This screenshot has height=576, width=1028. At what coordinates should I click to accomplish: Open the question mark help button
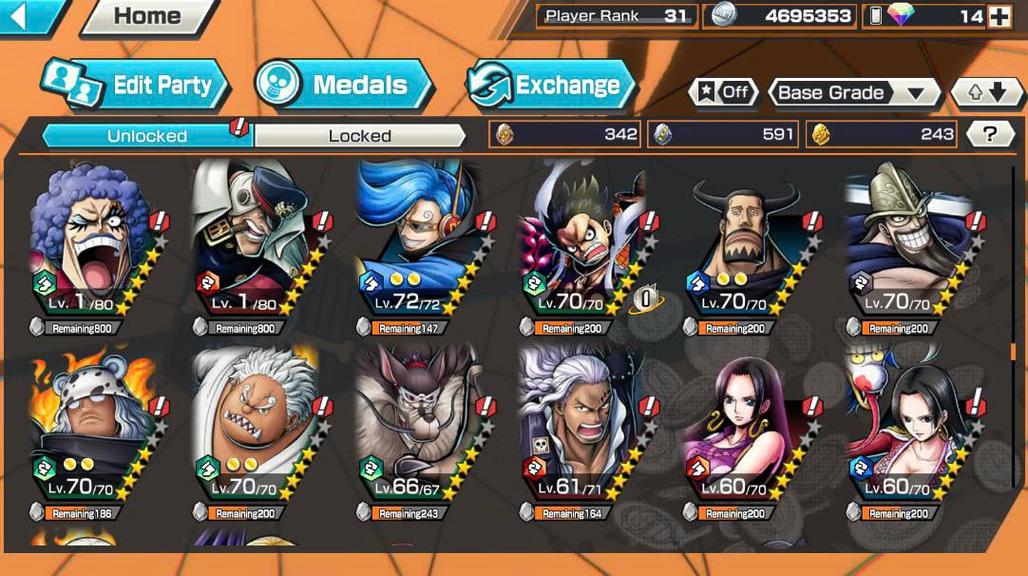[990, 134]
